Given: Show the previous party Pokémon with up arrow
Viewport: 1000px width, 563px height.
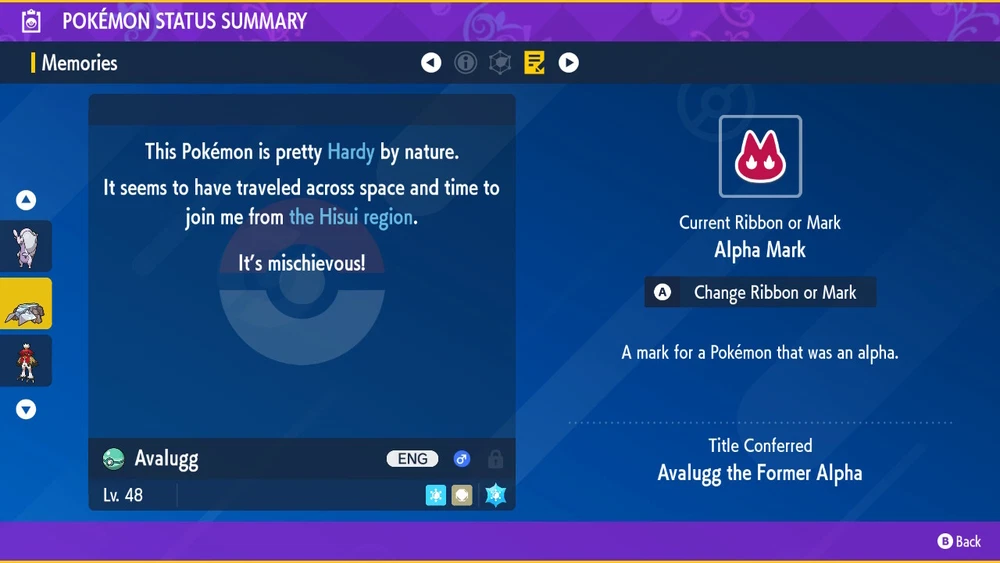Looking at the screenshot, I should coord(26,200).
